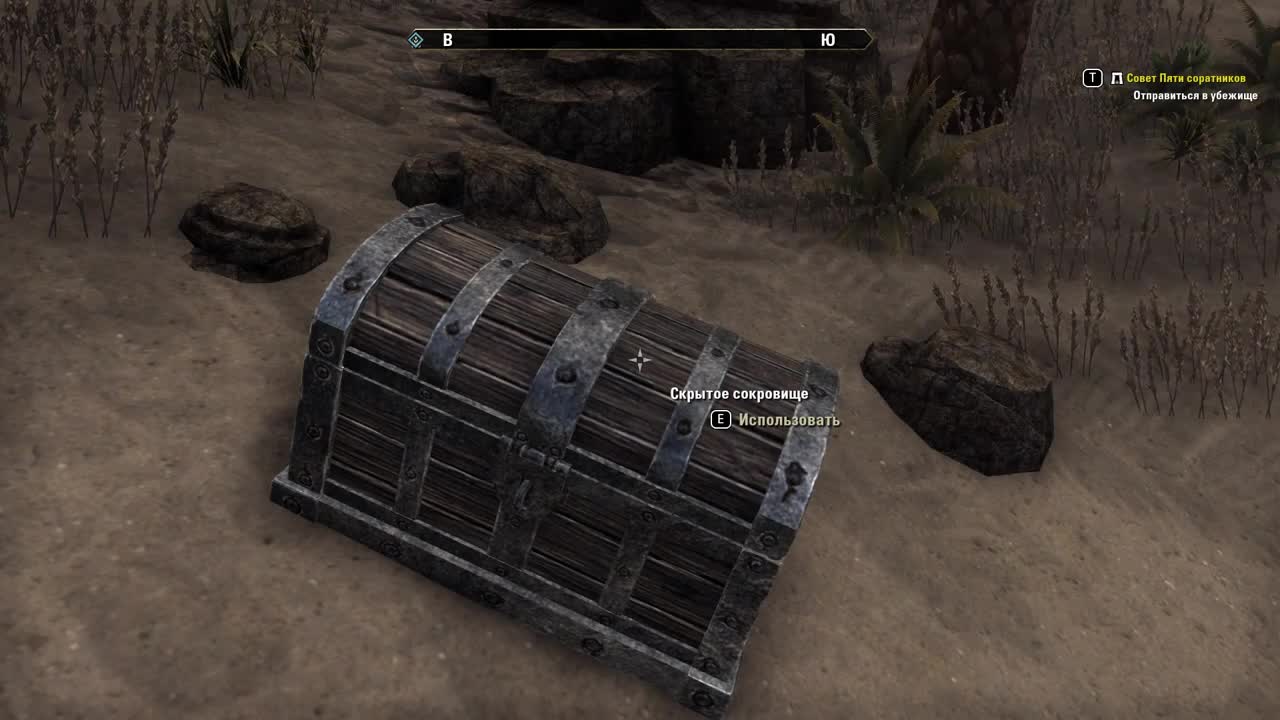This screenshot has height=720, width=1280.
Task: Click the chest lock plate icon
Action: pos(532,470)
